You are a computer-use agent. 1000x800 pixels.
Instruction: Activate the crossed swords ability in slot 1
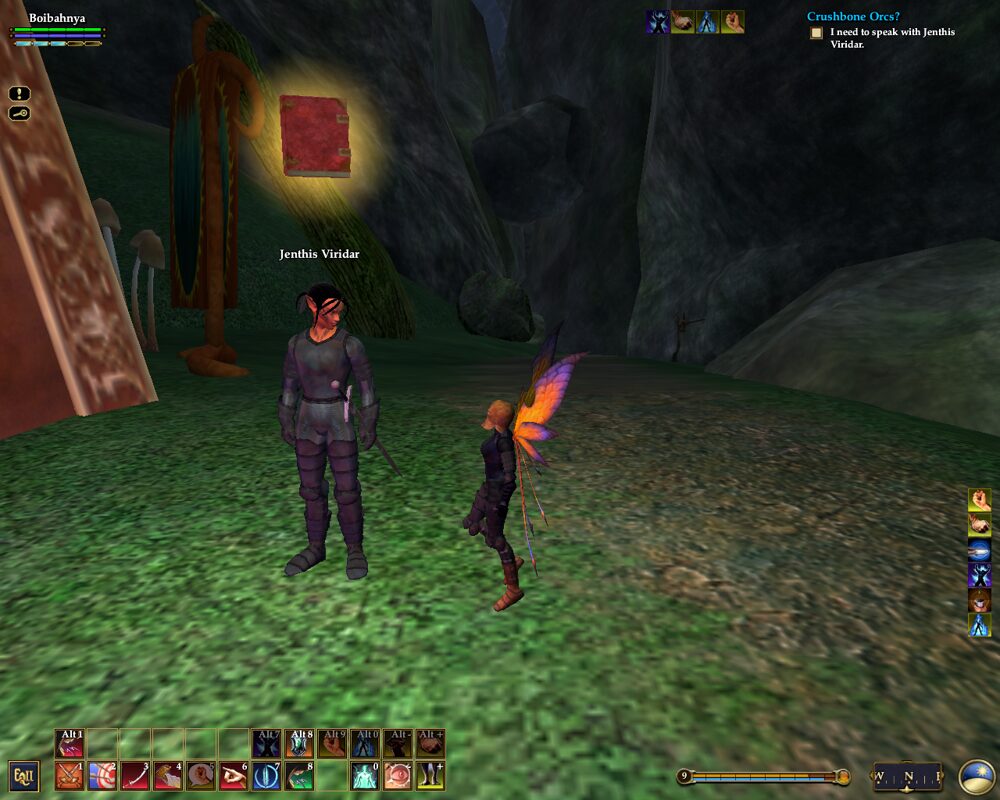click(69, 776)
